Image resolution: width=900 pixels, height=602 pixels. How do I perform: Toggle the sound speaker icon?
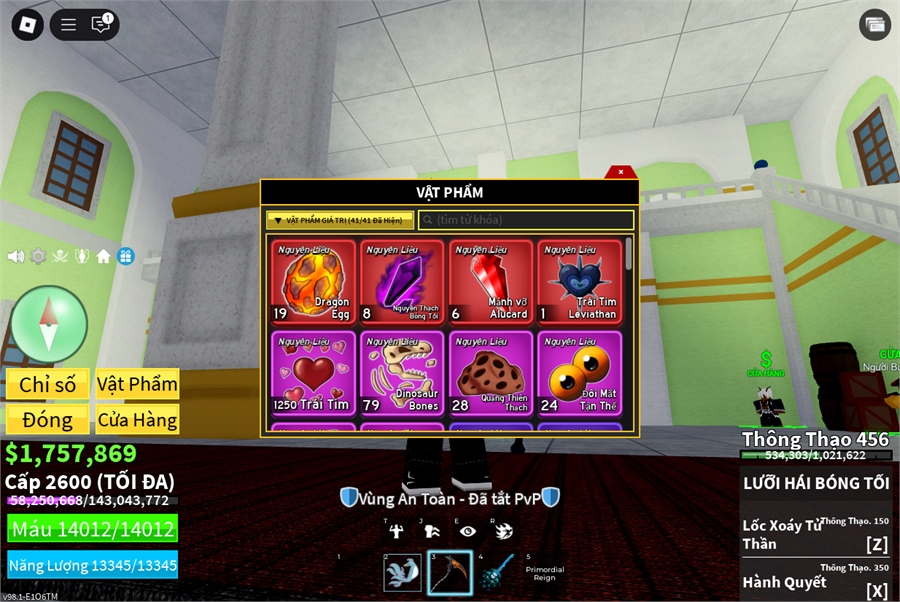tap(16, 256)
